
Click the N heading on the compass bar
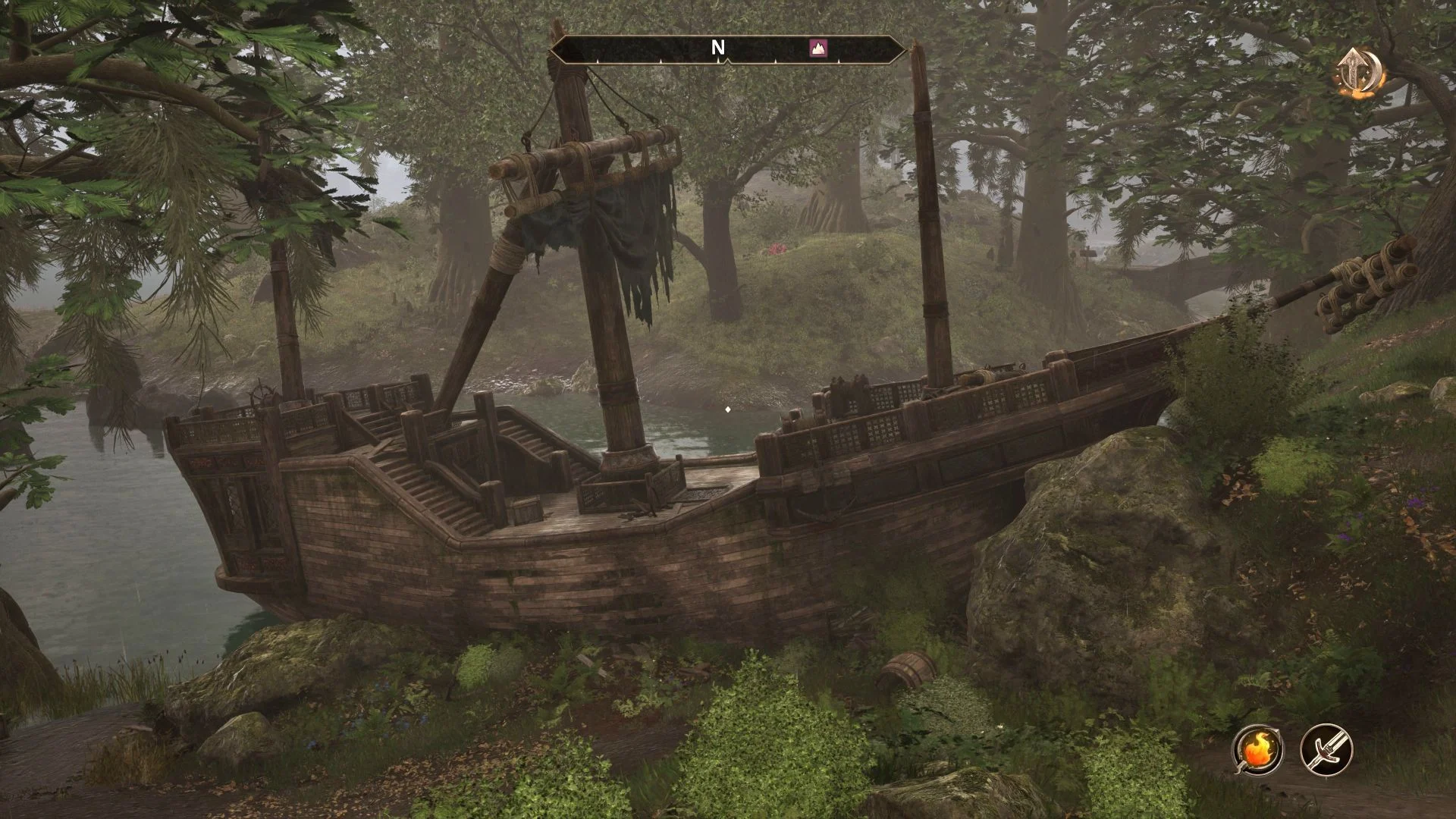pos(717,48)
